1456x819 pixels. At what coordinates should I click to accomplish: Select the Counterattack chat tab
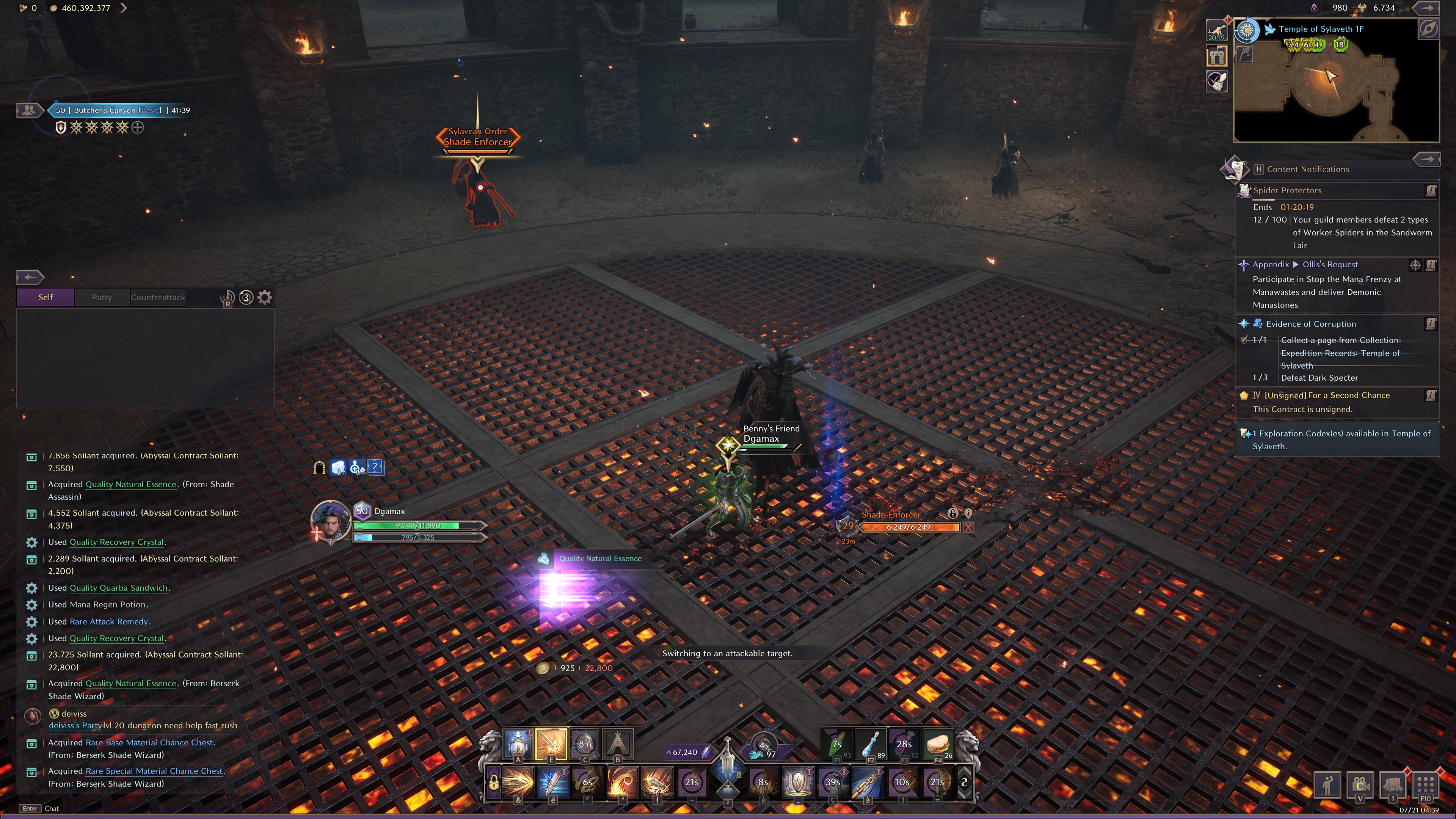coord(158,297)
